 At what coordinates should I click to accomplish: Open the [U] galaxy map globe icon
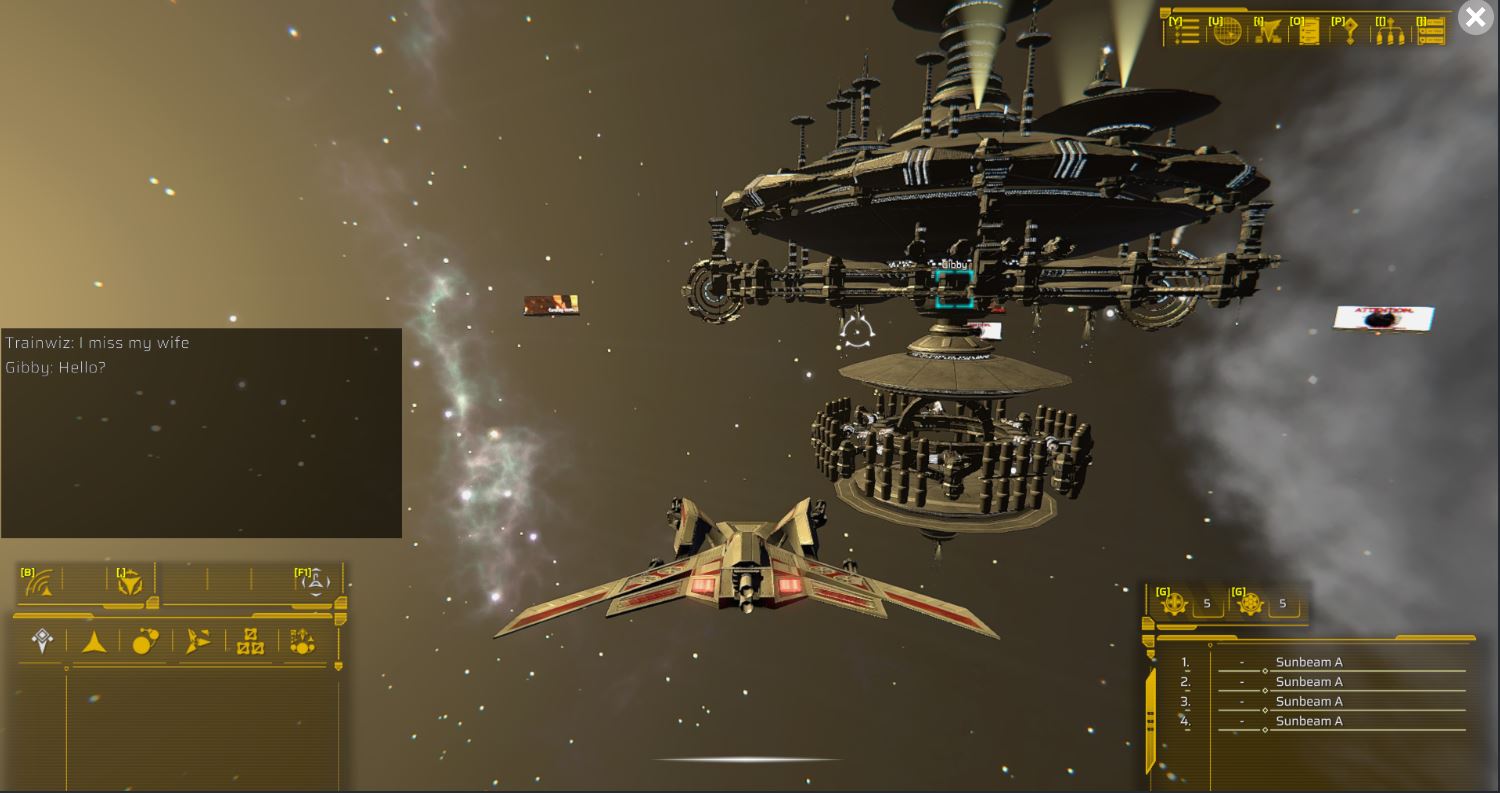click(x=1226, y=32)
